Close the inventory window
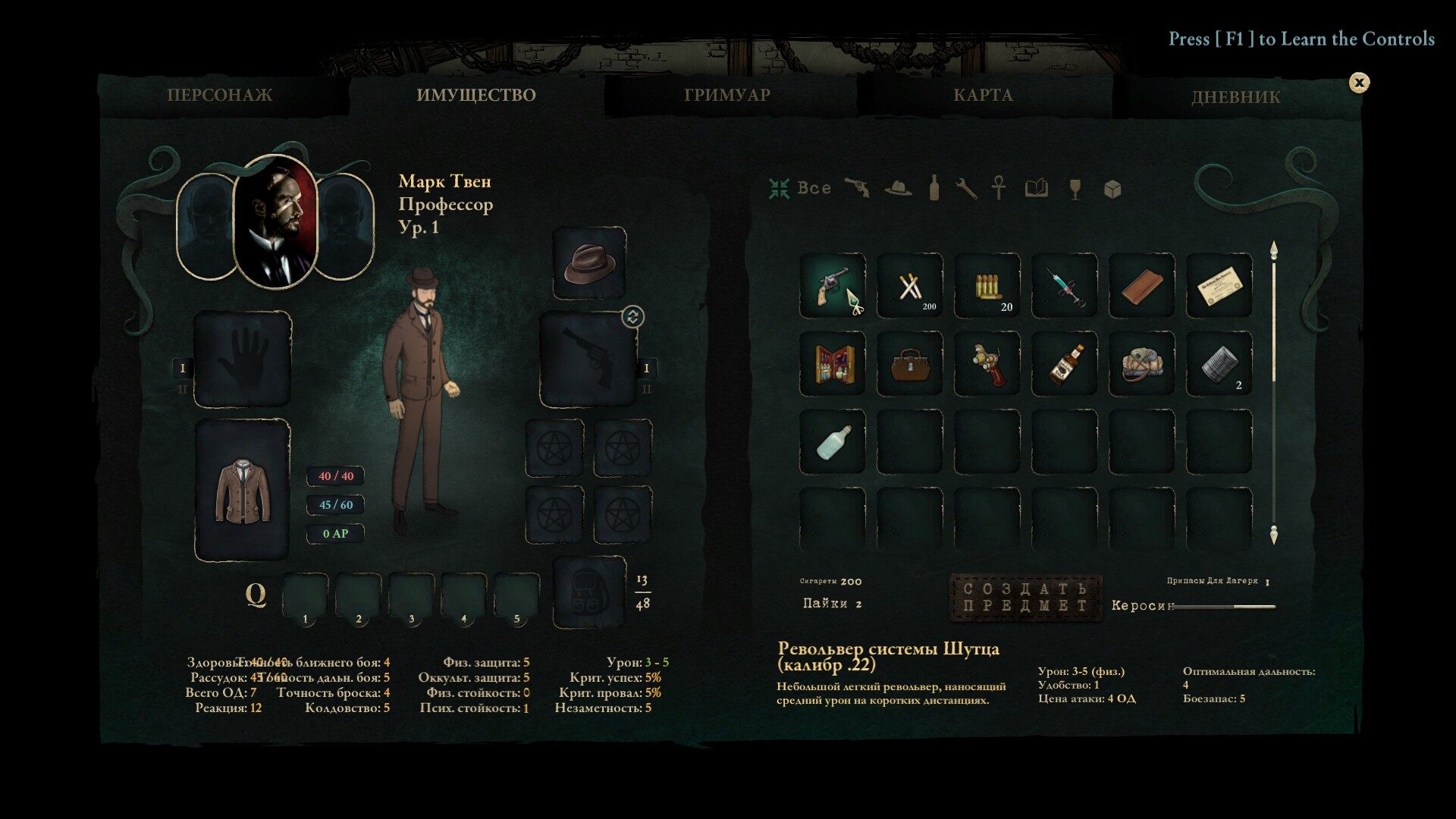This screenshot has height=819, width=1456. [1359, 83]
